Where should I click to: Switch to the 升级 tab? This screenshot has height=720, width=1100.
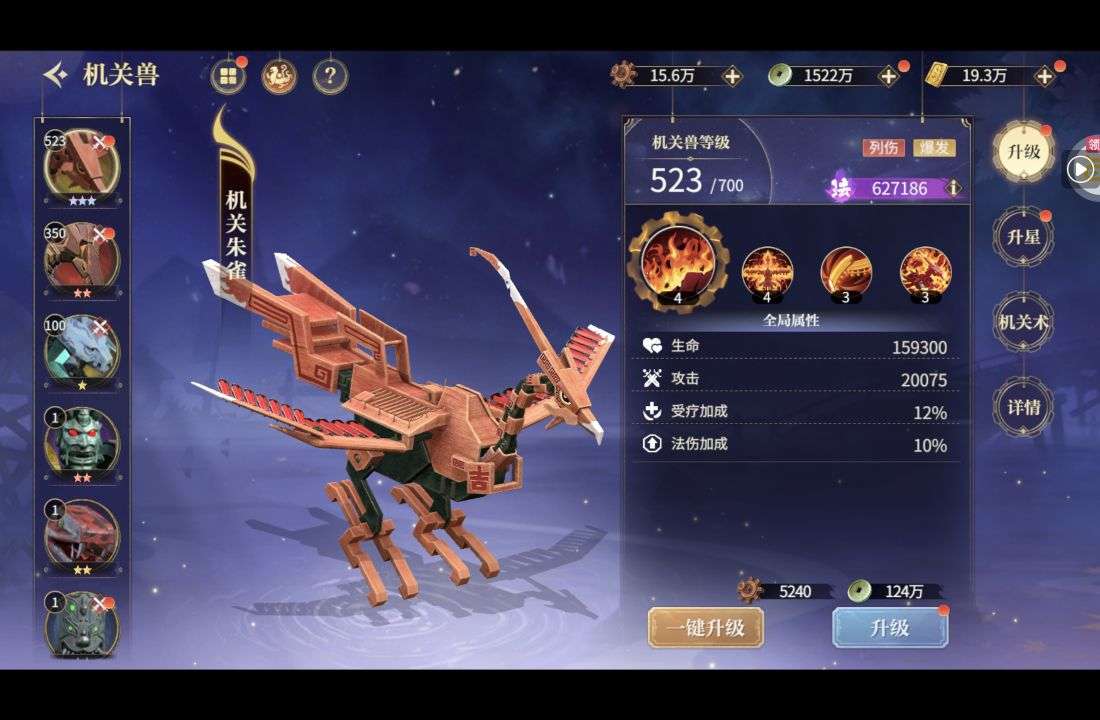pyautogui.click(x=1023, y=153)
